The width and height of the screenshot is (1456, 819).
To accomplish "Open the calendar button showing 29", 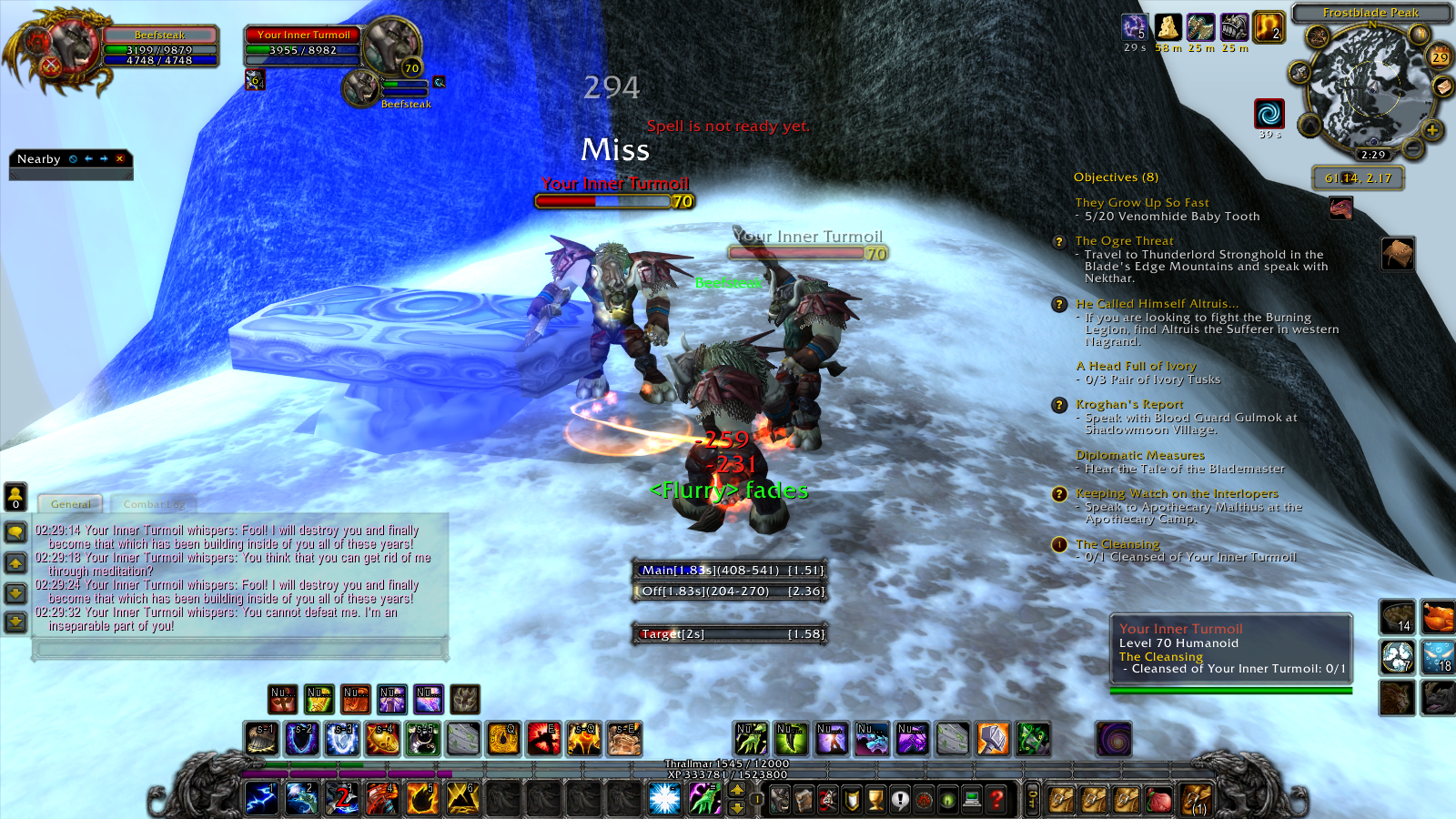I will (1440, 56).
